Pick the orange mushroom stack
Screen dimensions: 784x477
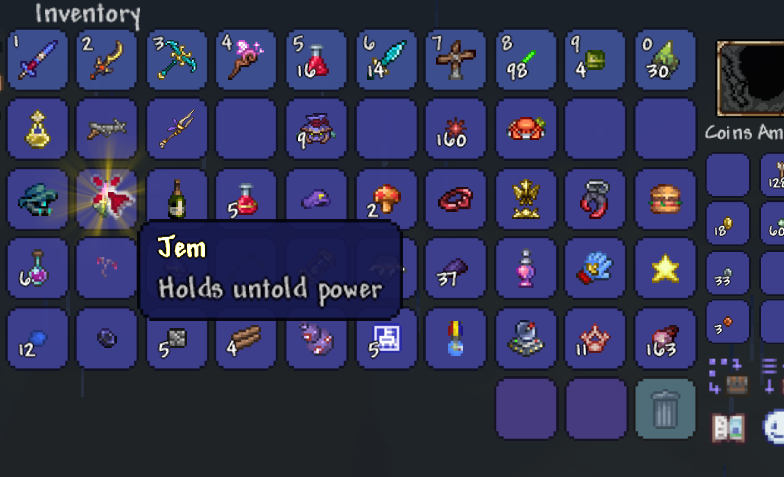pos(386,199)
